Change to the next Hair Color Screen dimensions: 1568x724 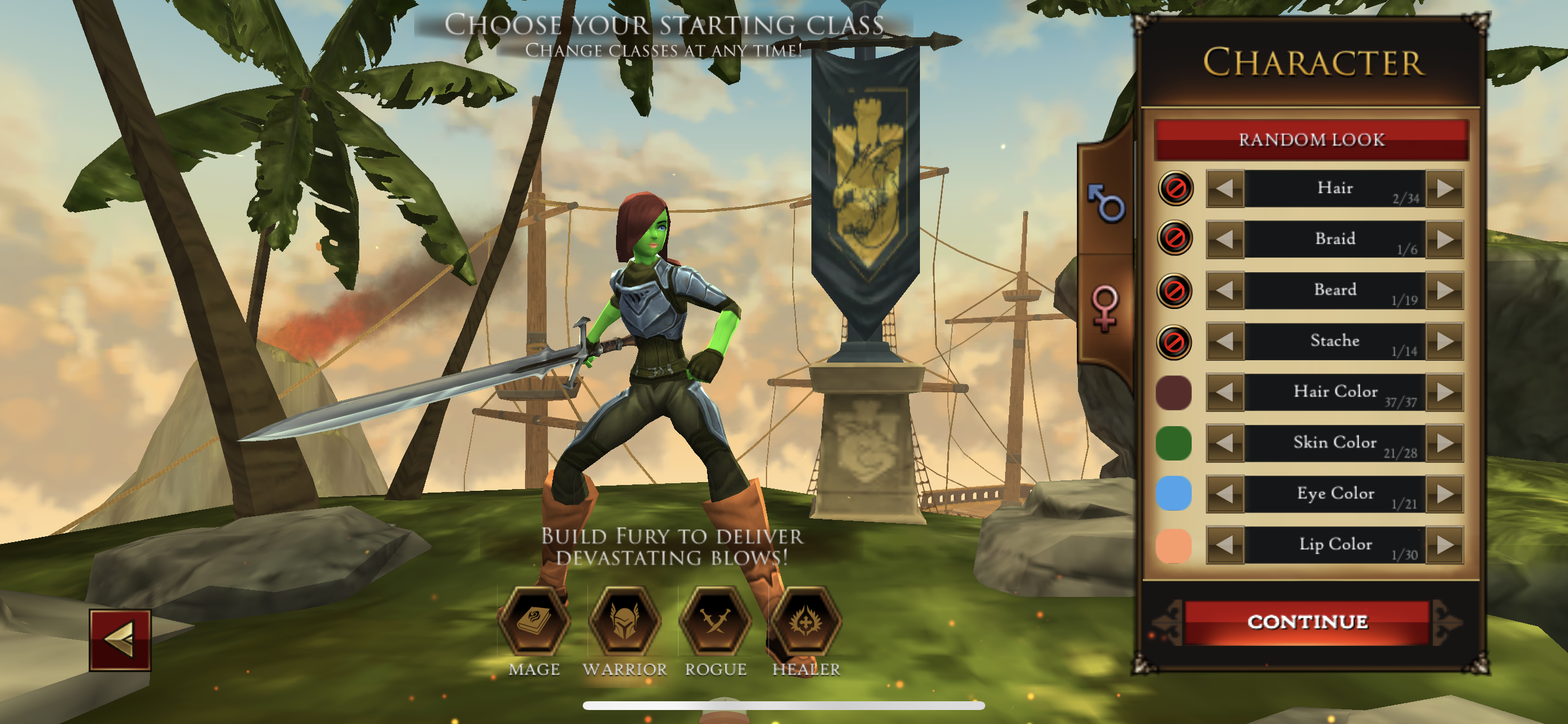click(x=1445, y=392)
